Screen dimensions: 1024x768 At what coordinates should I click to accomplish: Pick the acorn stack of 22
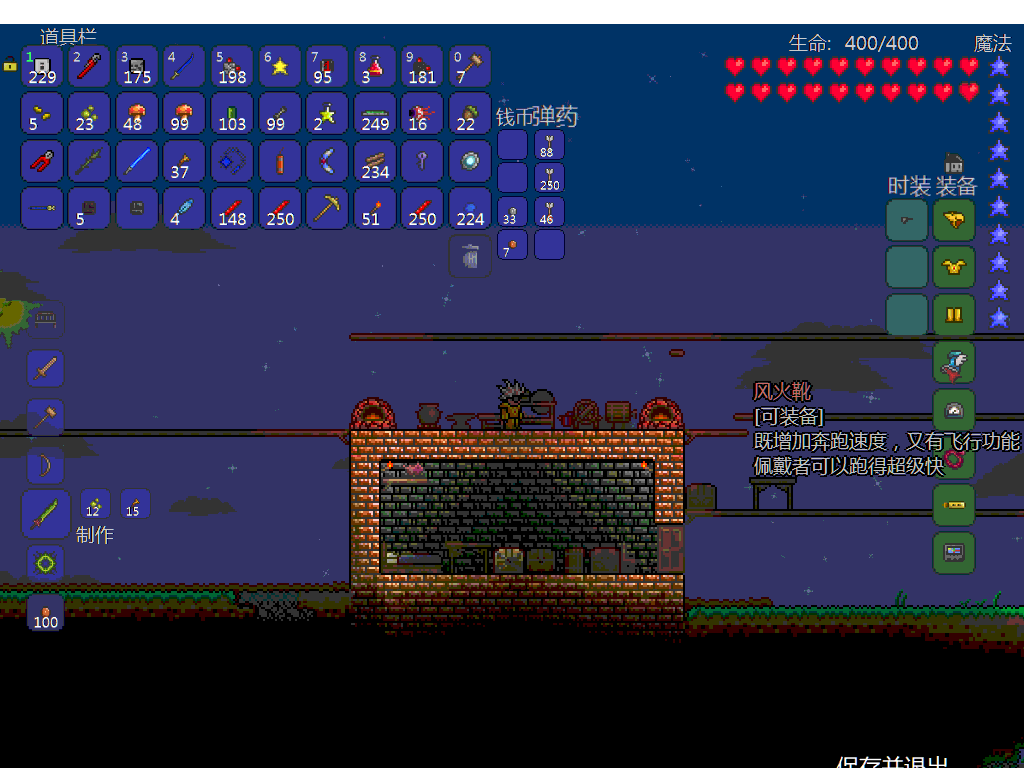click(470, 113)
